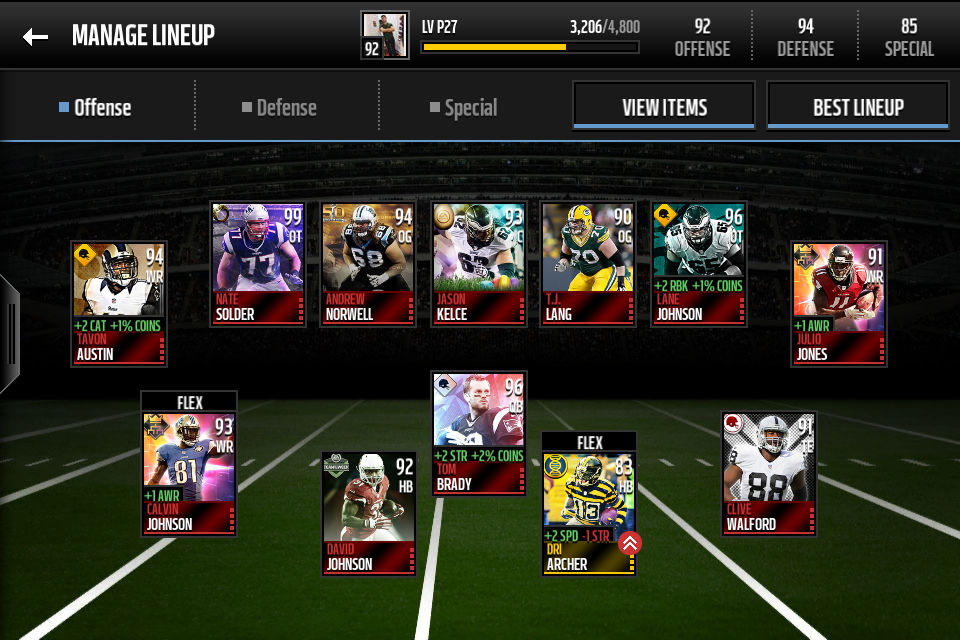Select the Jason Kelce card

click(x=479, y=264)
